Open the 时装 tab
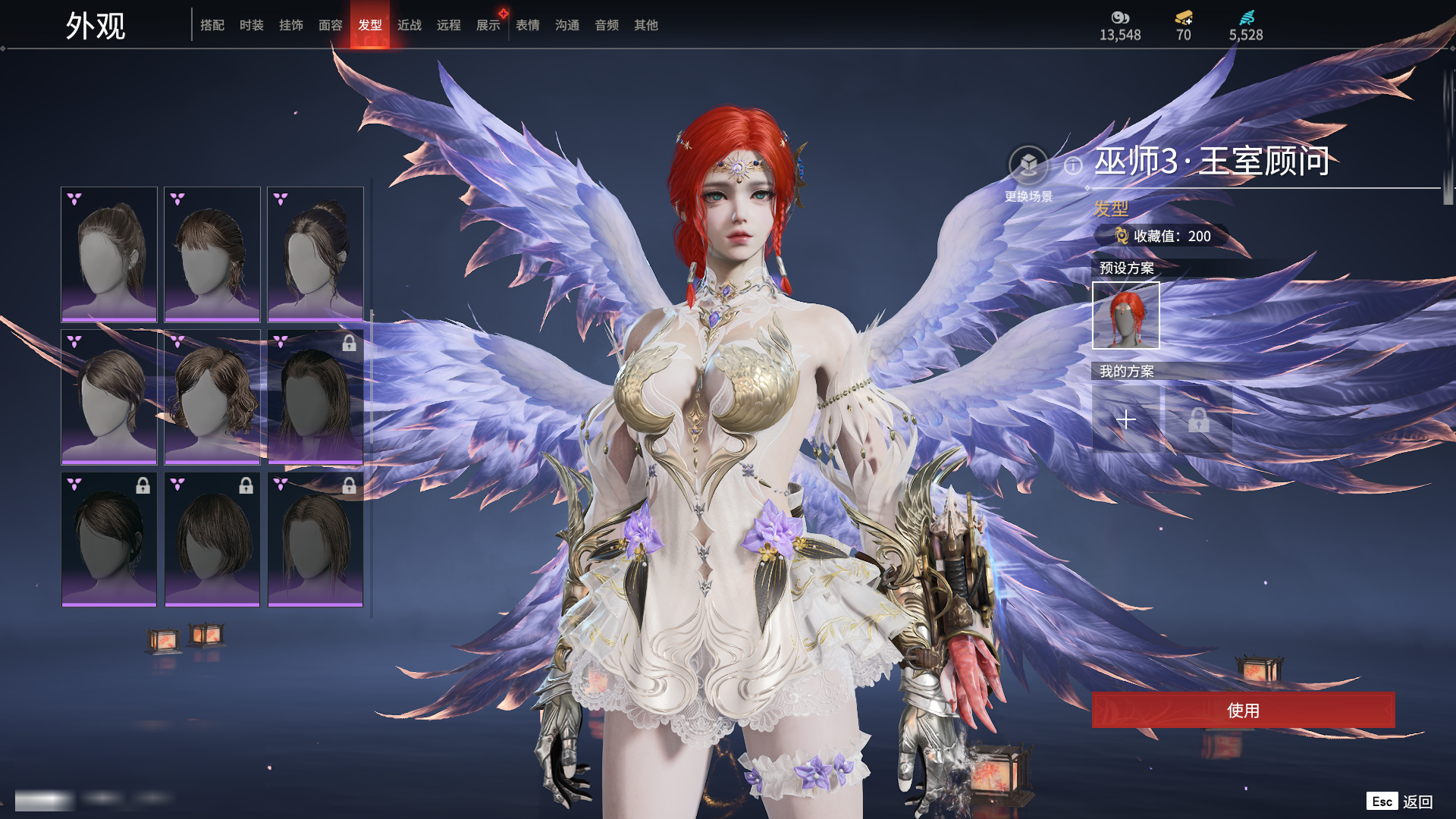The height and width of the screenshot is (819, 1456). coord(252,25)
